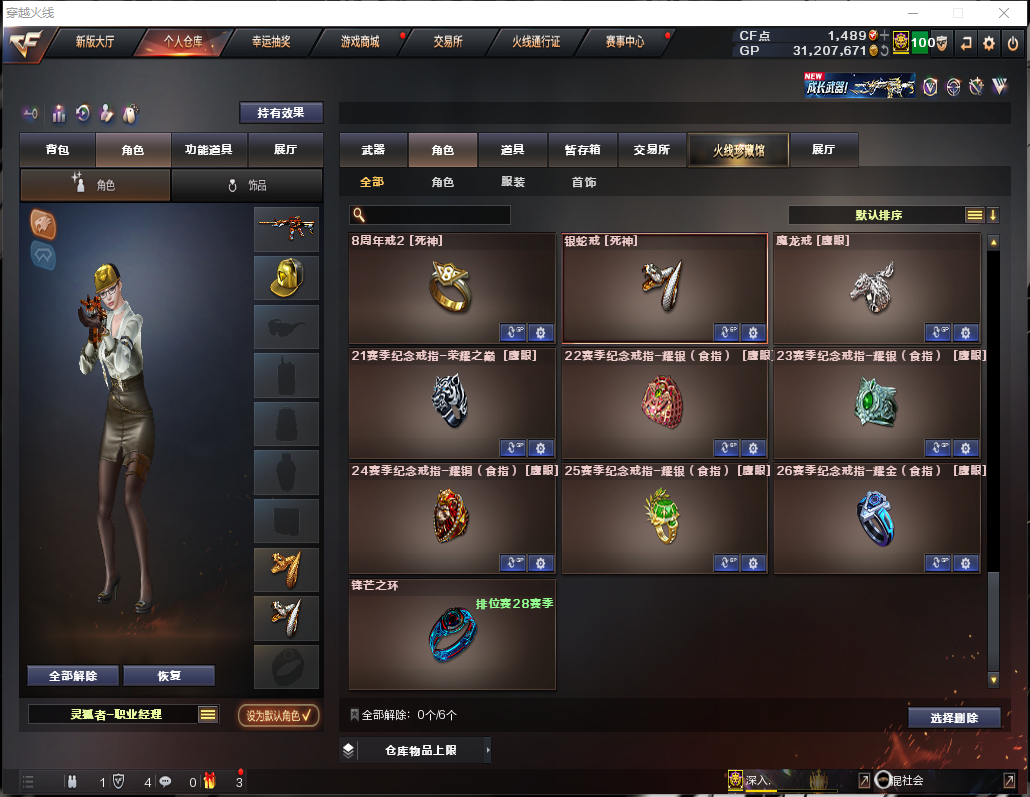This screenshot has height=797, width=1030.
Task: Open the 游戏商城 game shop menu
Action: coord(360,42)
